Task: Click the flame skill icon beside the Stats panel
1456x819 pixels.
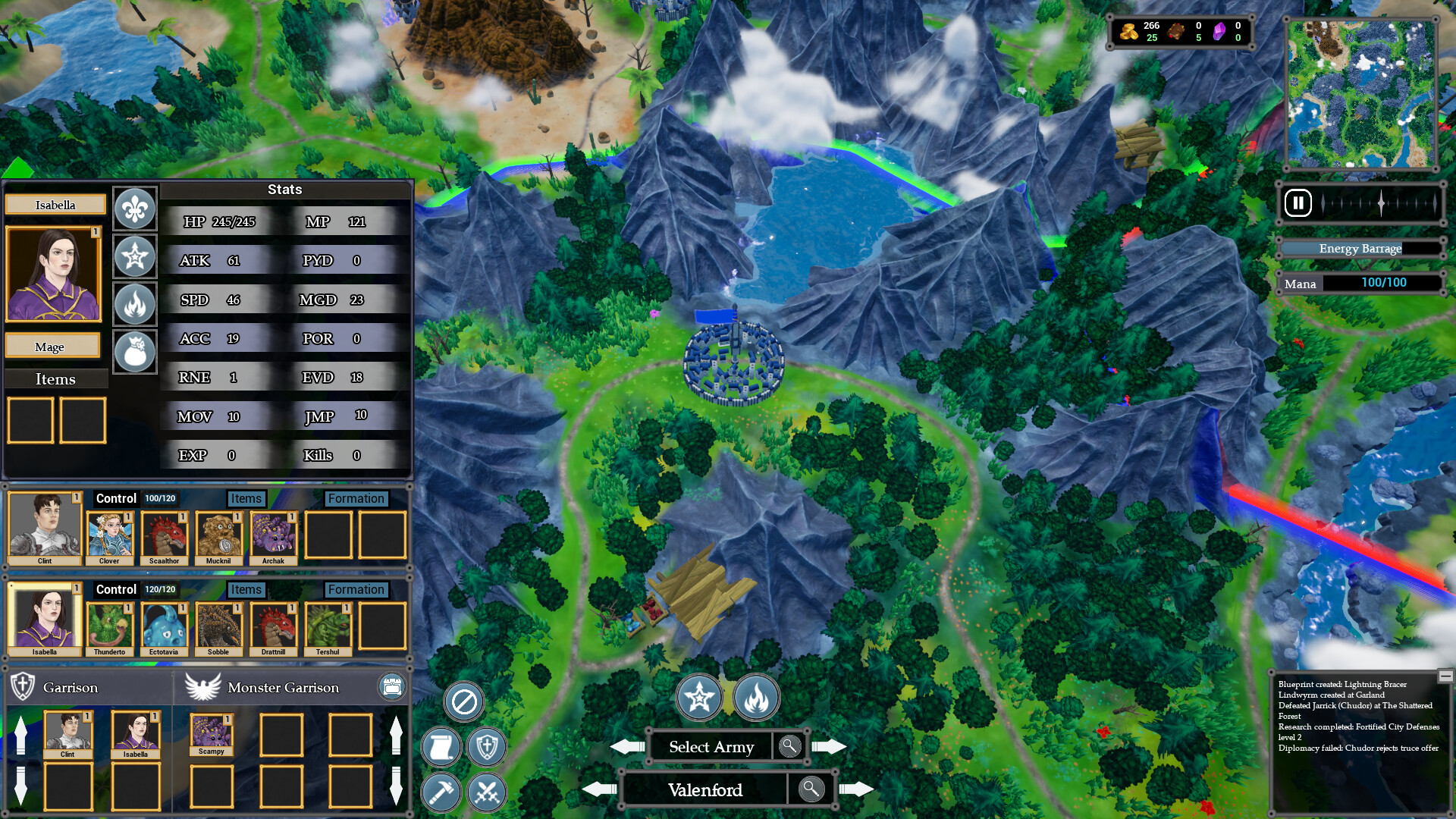Action: click(x=134, y=304)
